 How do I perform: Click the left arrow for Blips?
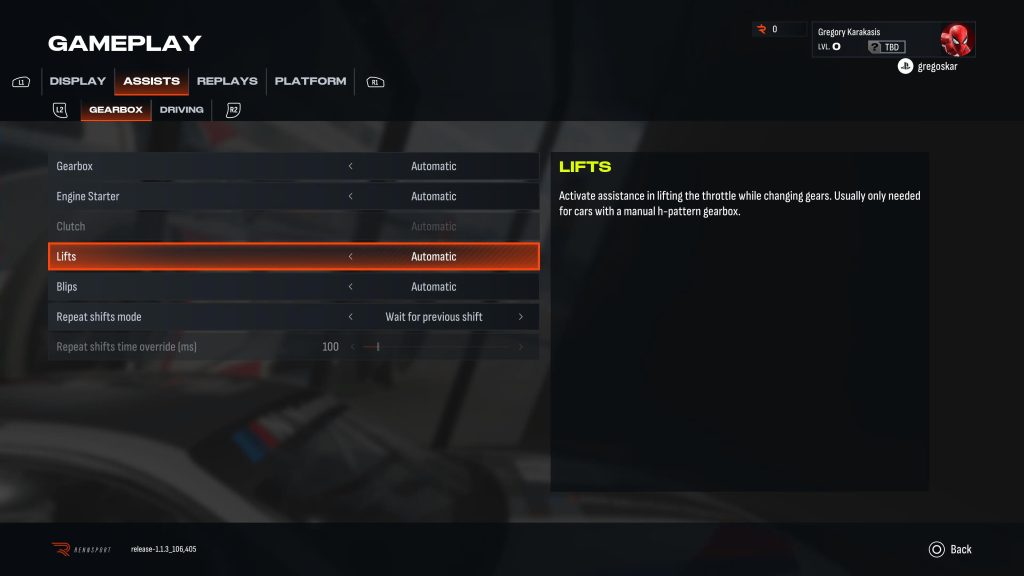[x=350, y=287]
